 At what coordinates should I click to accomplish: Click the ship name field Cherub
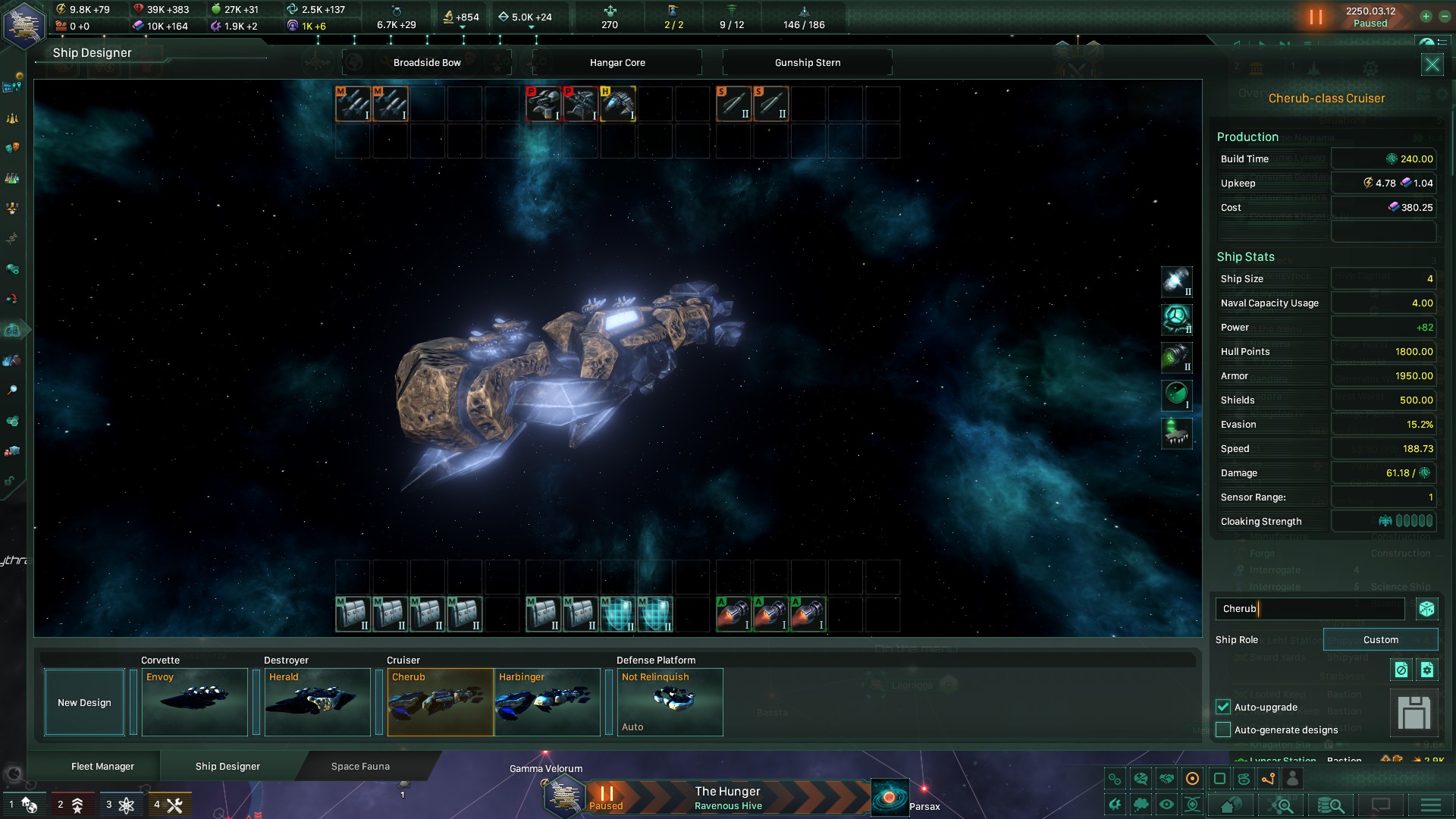click(1310, 608)
